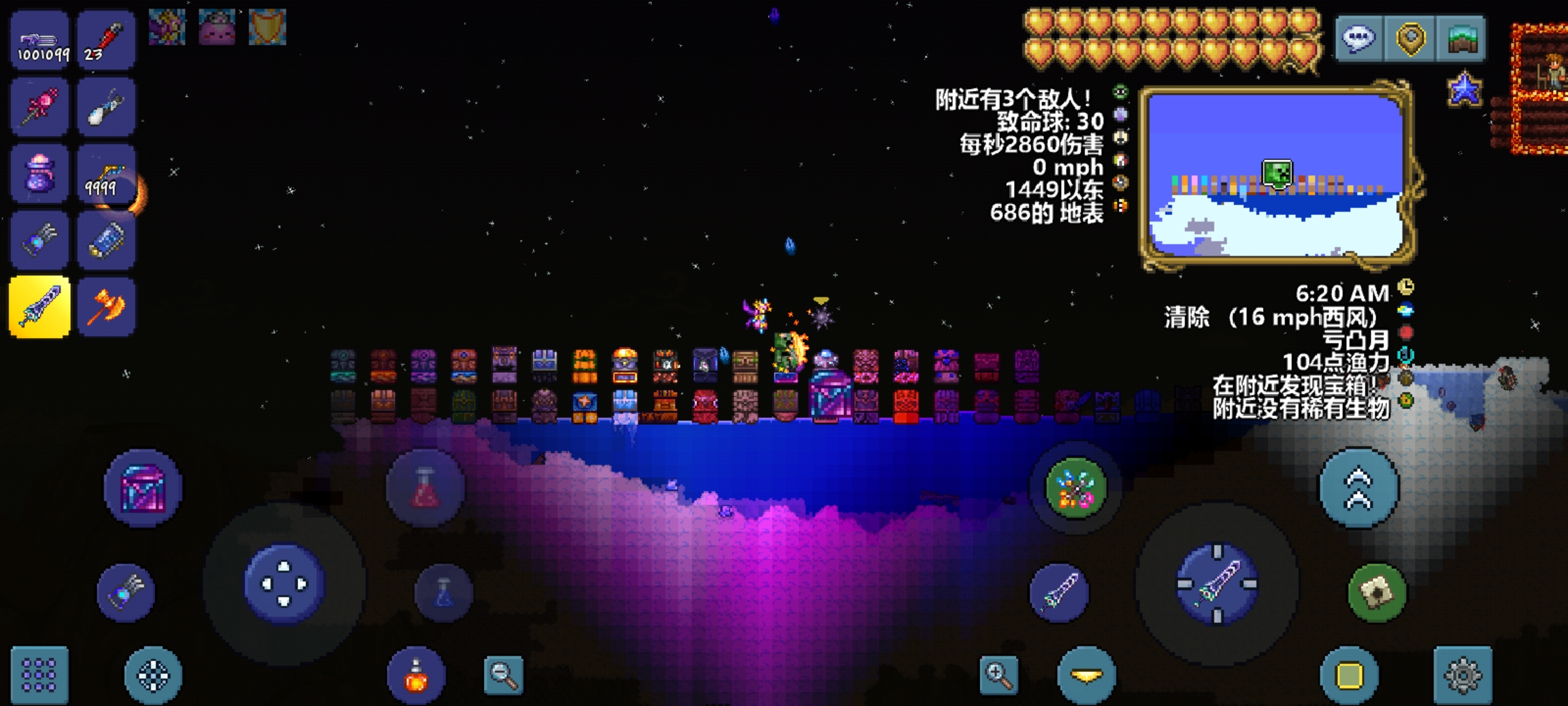
Task: Open the world map pin button
Action: (x=1410, y=39)
